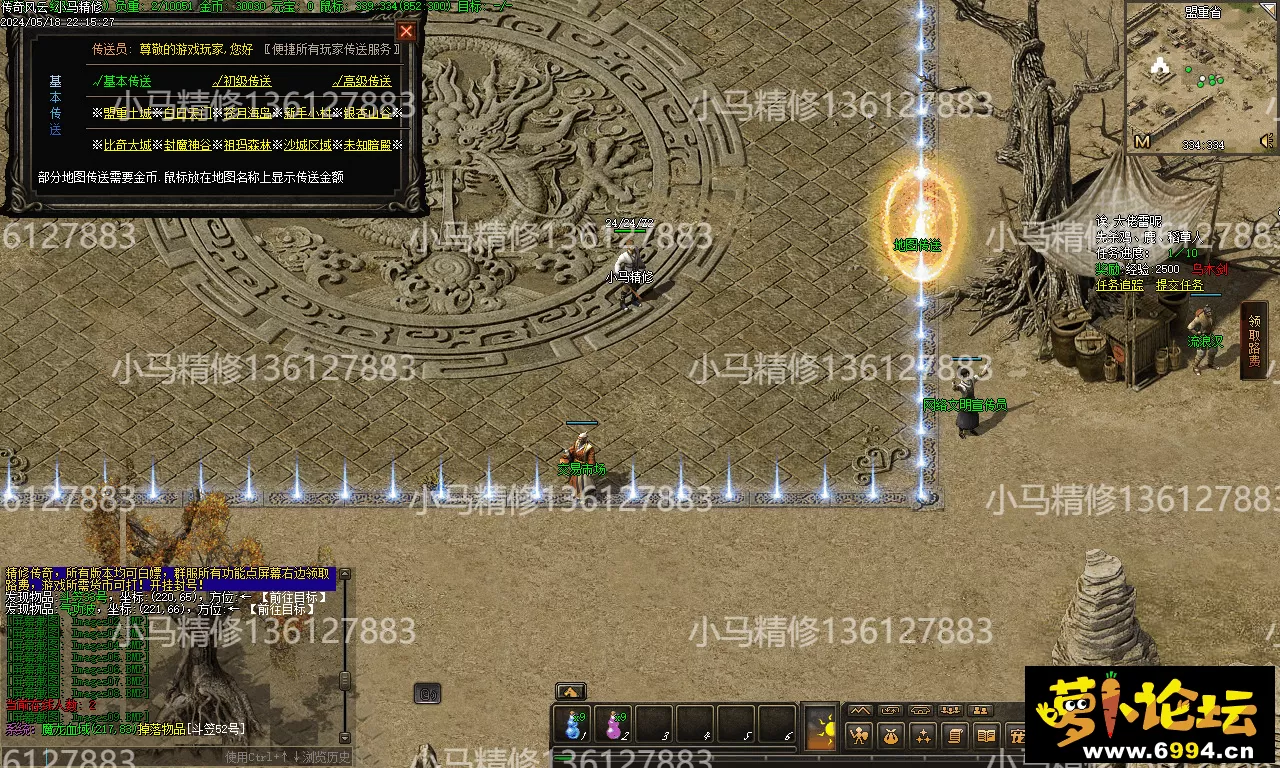
Task: Teleport to 盟重土城
Action: tap(128, 113)
